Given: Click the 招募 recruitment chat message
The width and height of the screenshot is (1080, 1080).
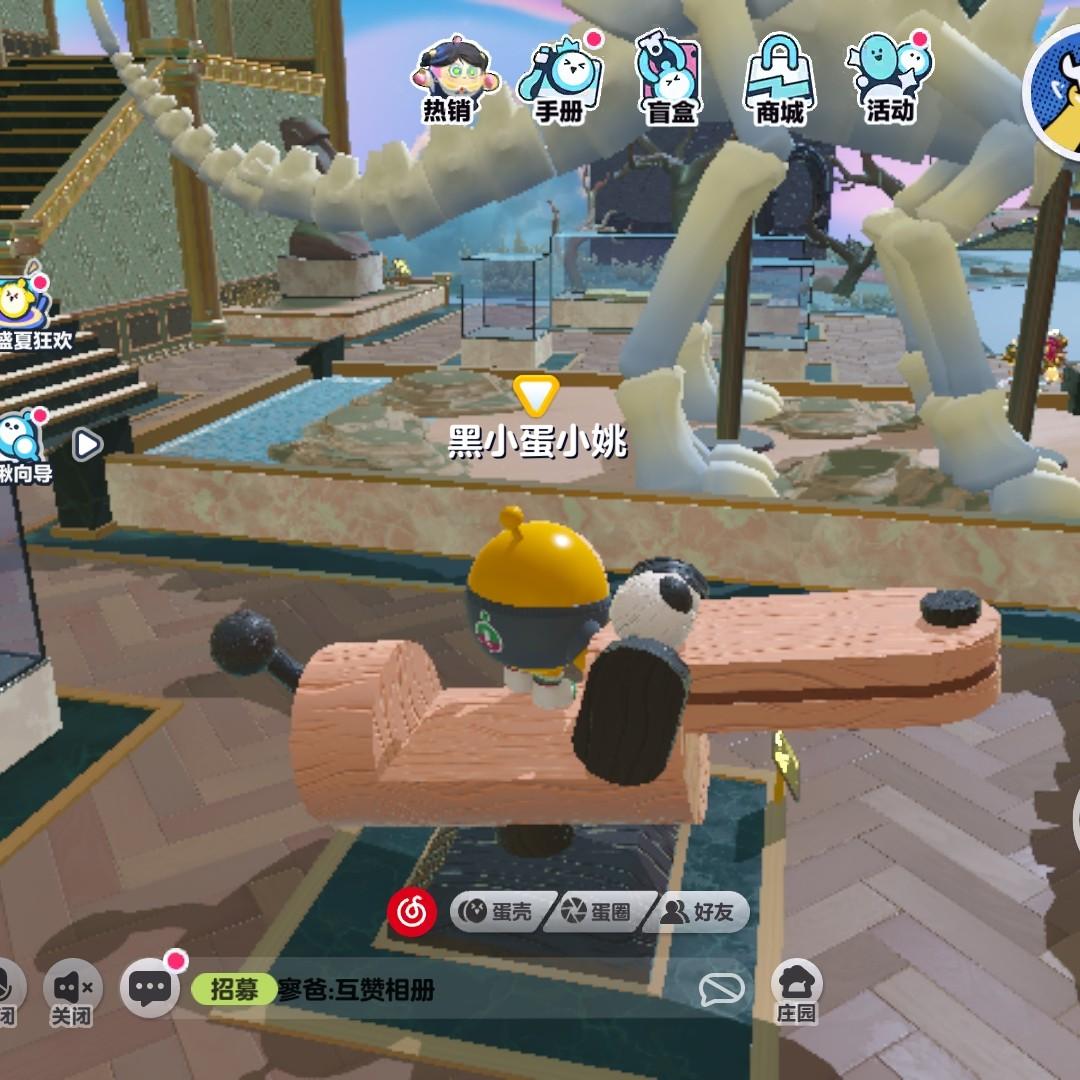Looking at the screenshot, I should [312, 990].
